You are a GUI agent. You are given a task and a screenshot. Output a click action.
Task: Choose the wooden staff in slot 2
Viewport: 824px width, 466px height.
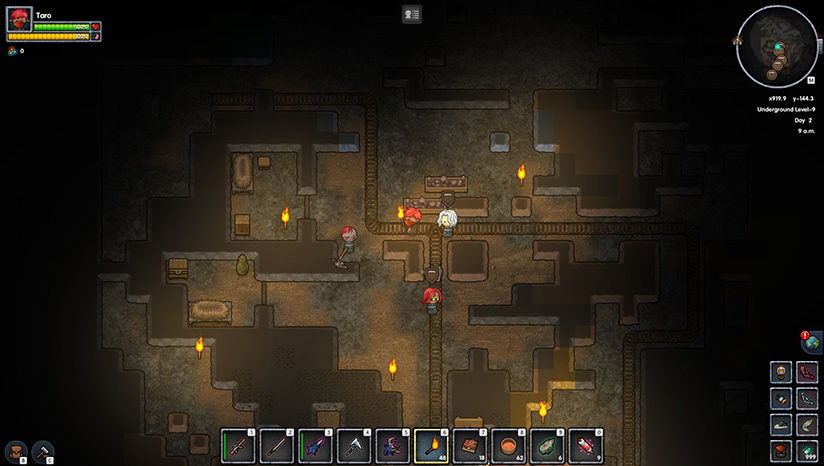tap(276, 444)
